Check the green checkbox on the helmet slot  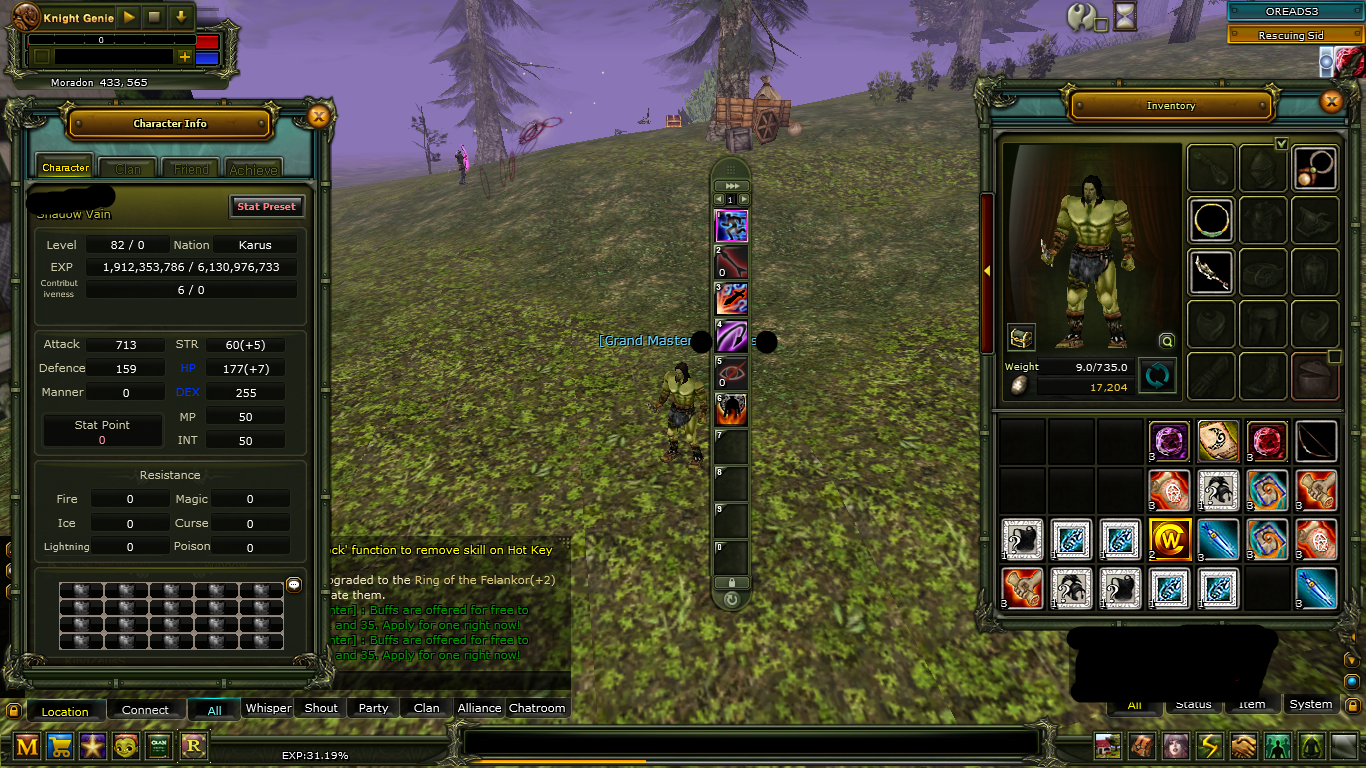tap(1282, 144)
